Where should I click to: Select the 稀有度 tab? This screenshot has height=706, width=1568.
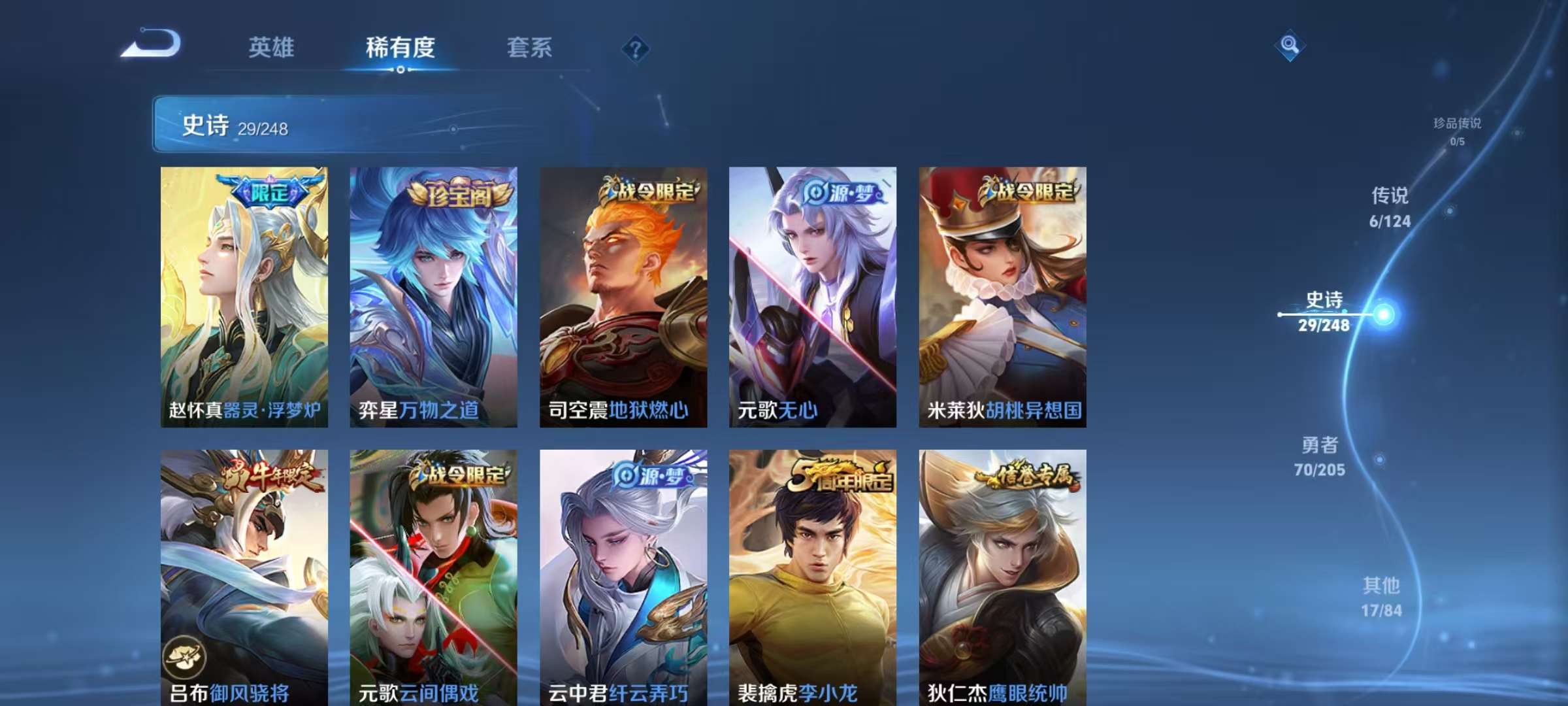click(400, 48)
